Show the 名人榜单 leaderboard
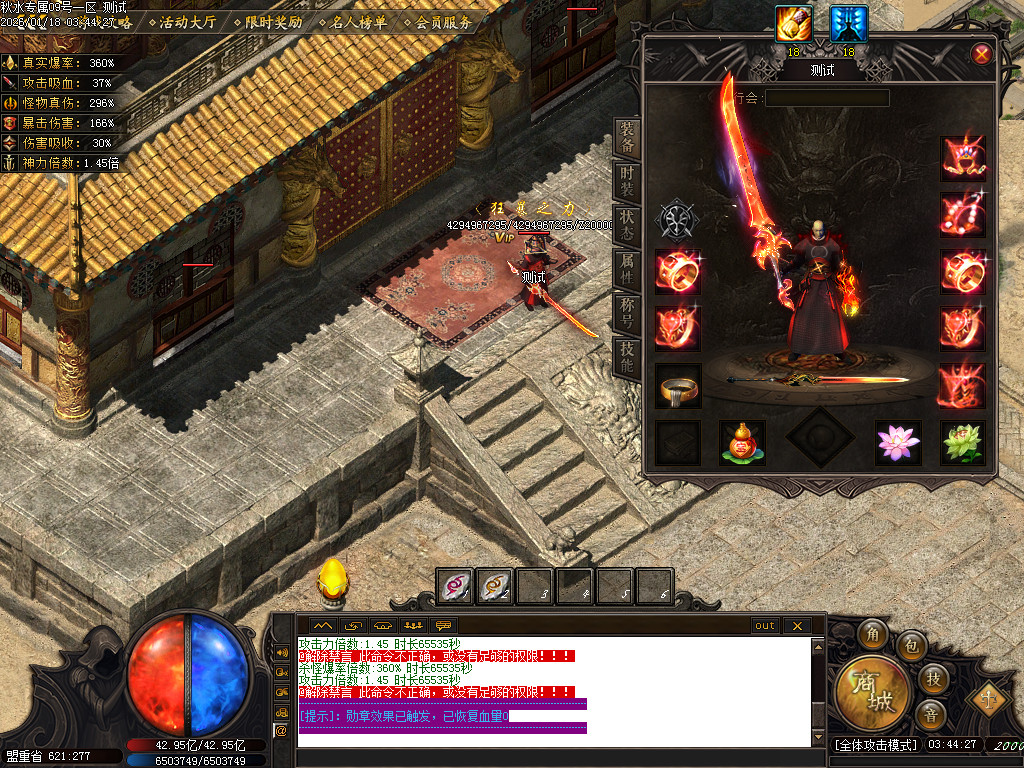The image size is (1024, 768). tap(353, 22)
